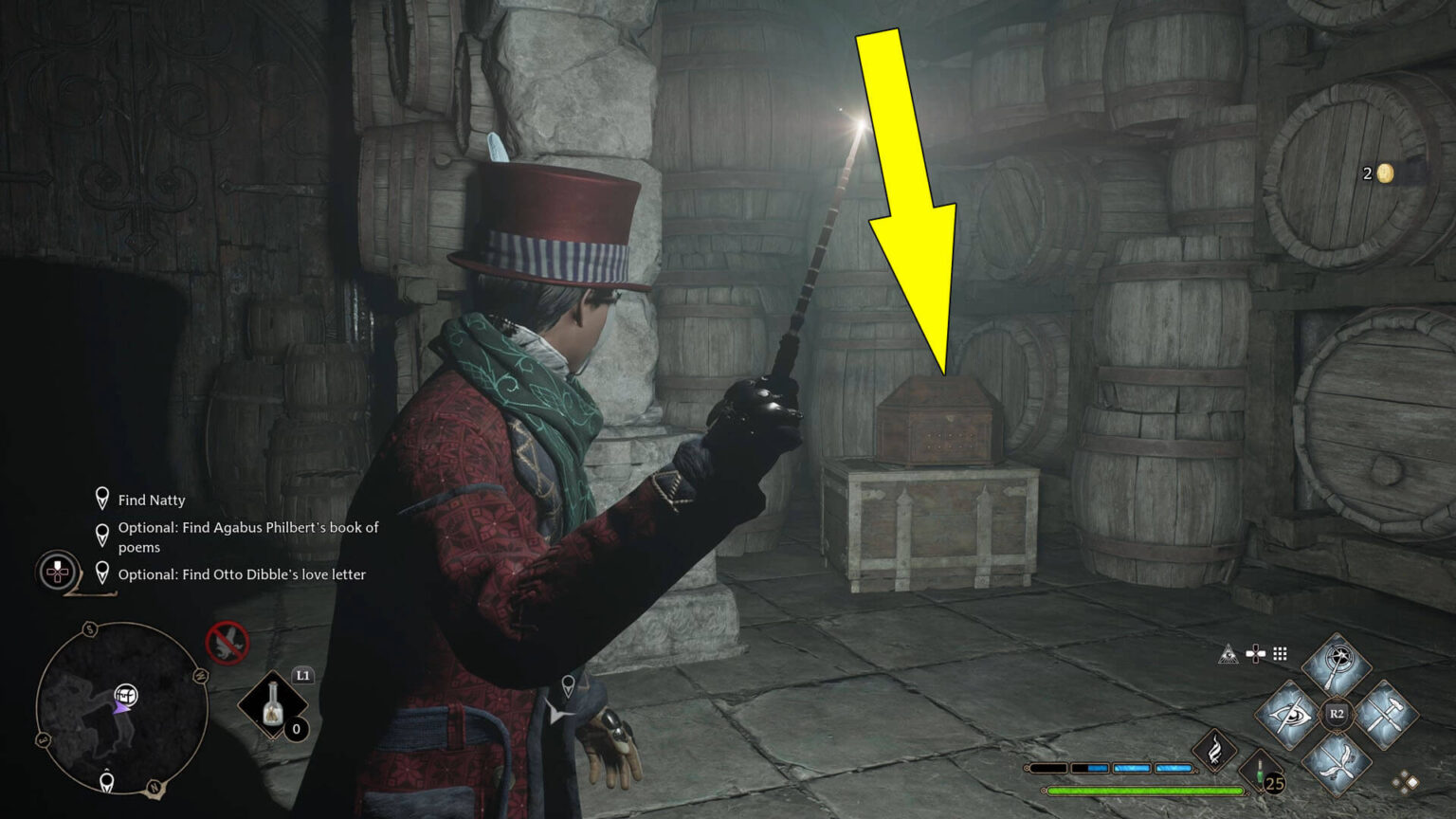The width and height of the screenshot is (1456, 819).
Task: Click the potion bottle showing 25
Action: point(1260,769)
